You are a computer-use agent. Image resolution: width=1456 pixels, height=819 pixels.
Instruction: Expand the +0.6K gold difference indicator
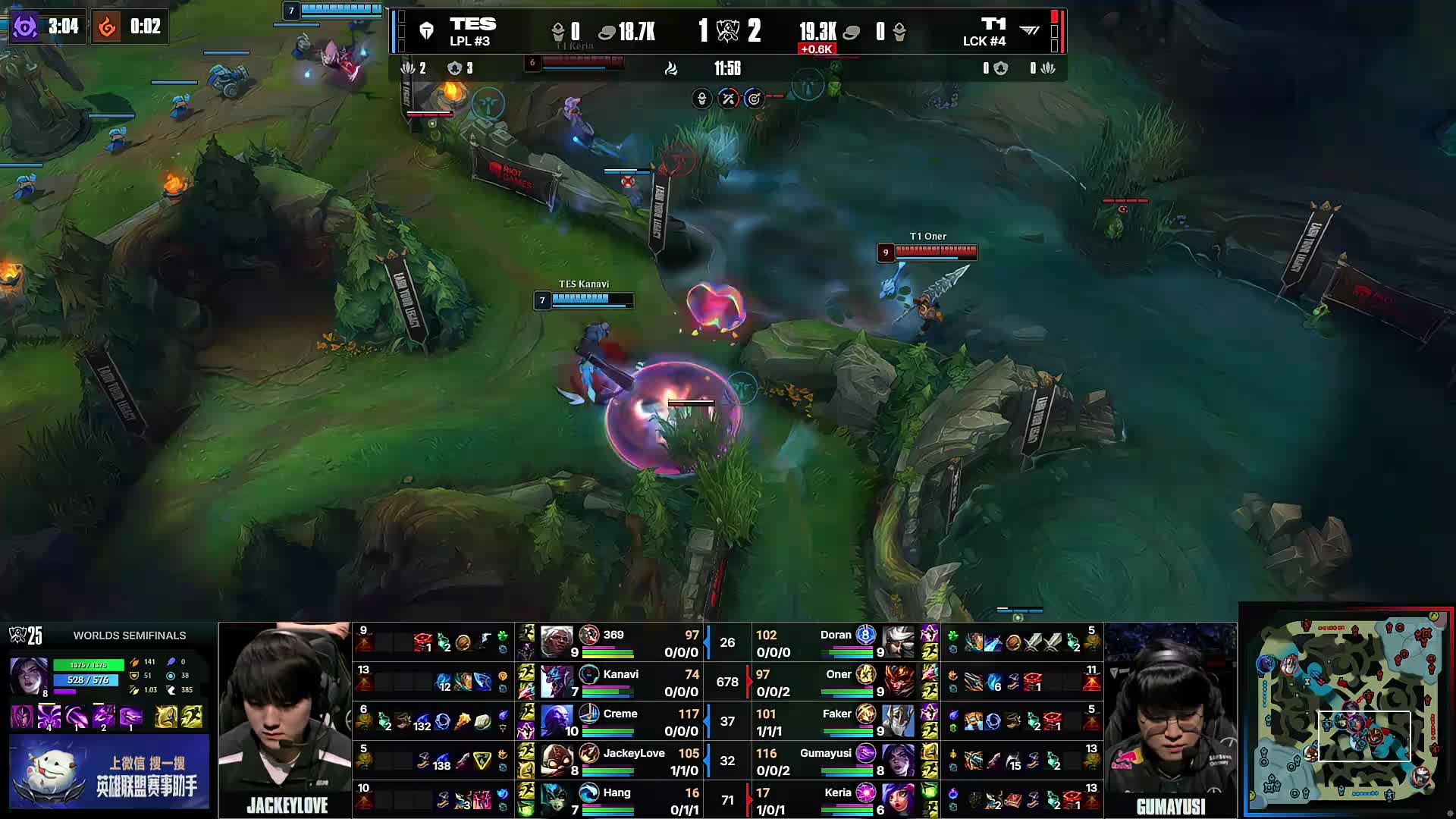817,47
